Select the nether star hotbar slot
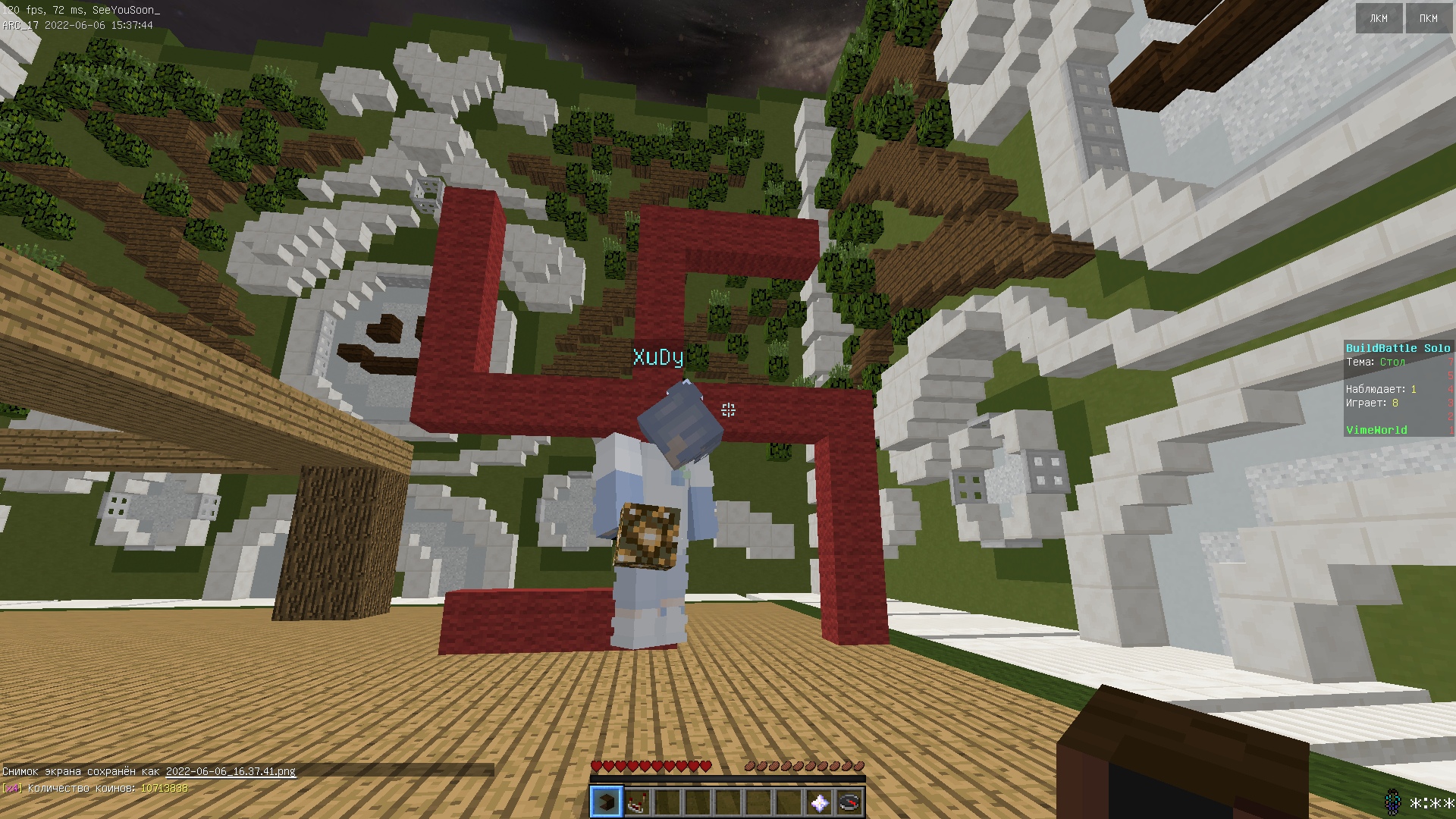The height and width of the screenshot is (819, 1456). [819, 802]
